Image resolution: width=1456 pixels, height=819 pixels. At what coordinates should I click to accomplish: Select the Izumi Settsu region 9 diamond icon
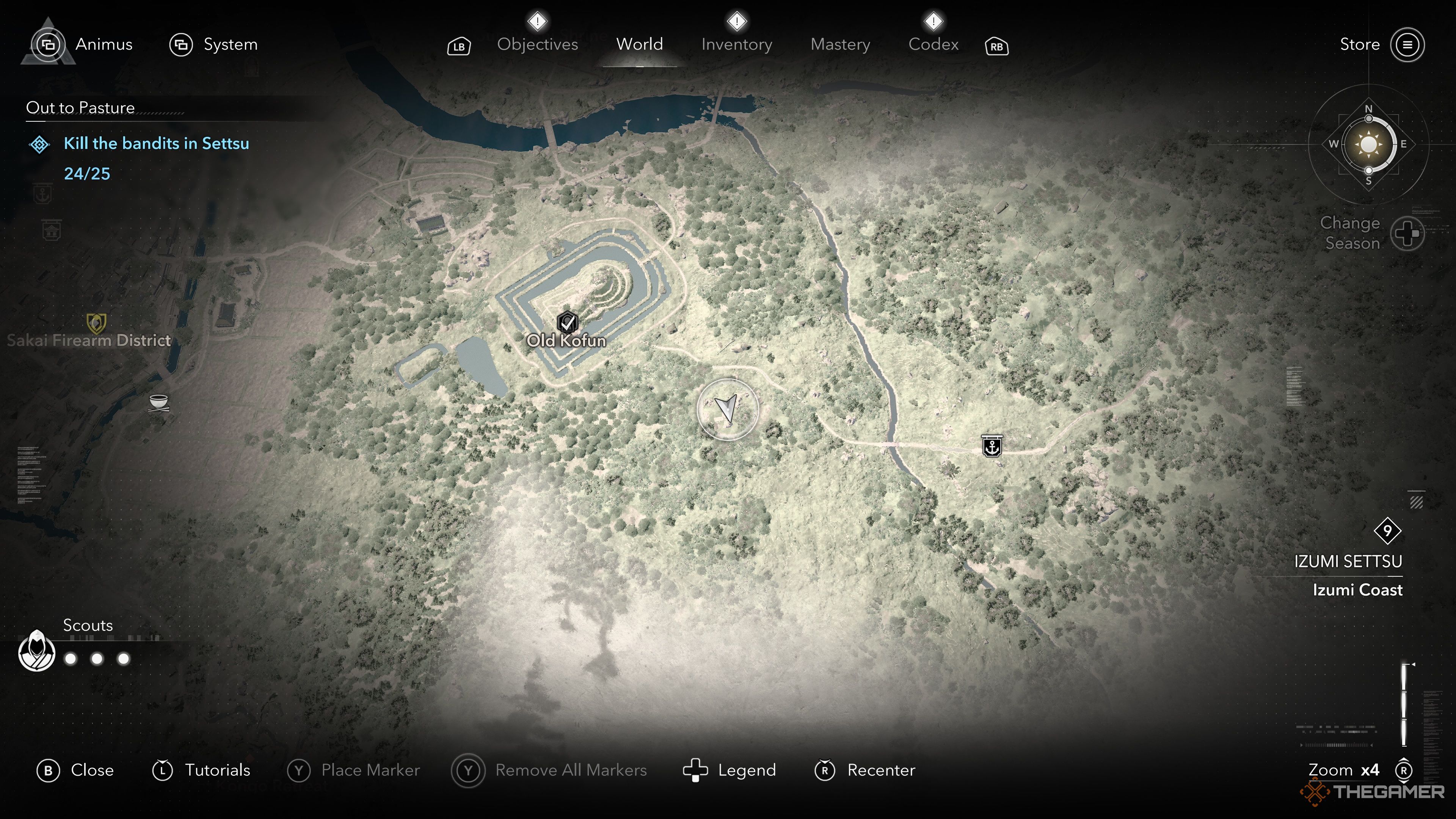click(x=1388, y=530)
